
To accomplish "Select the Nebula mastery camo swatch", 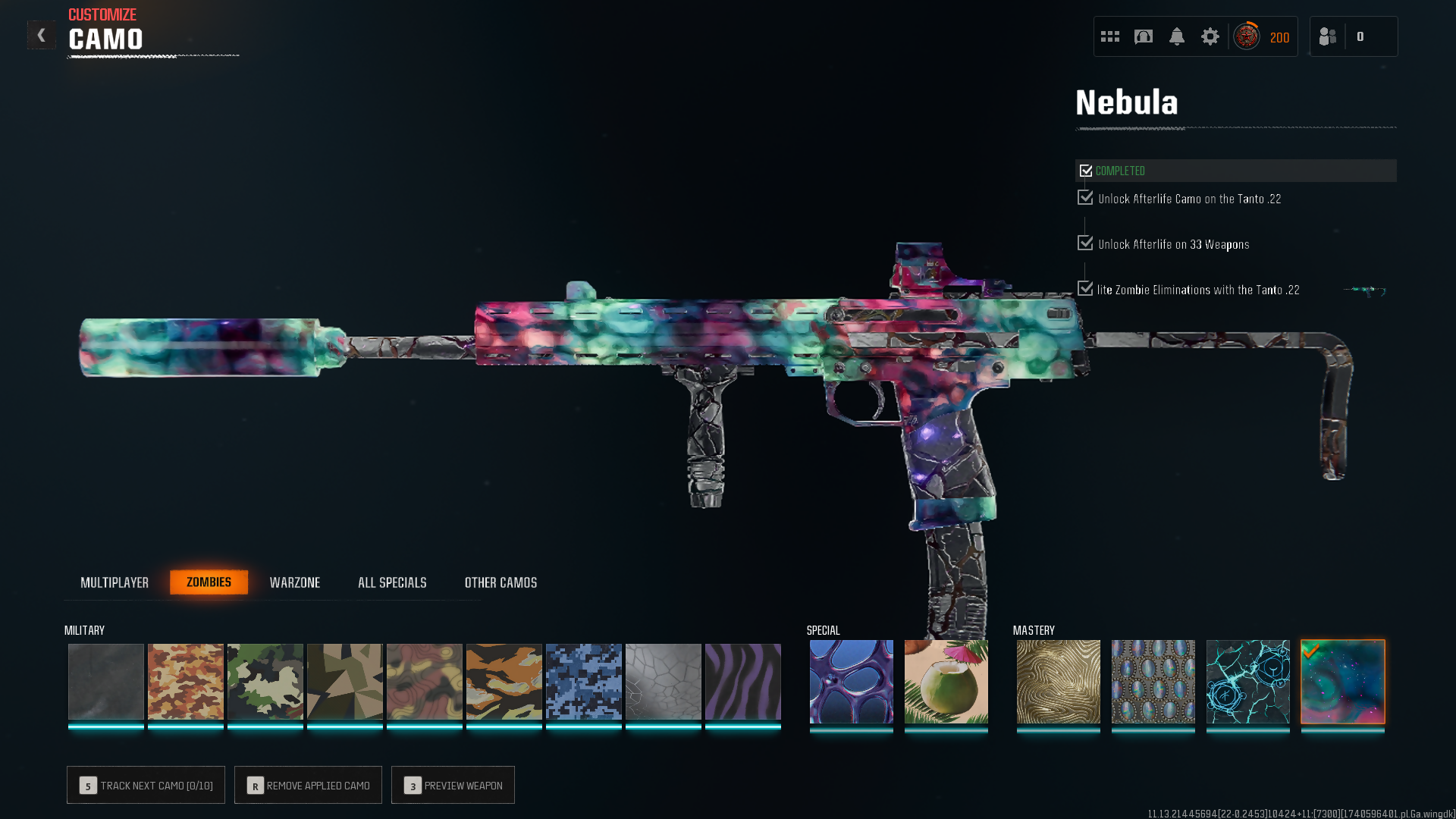I will (1342, 681).
